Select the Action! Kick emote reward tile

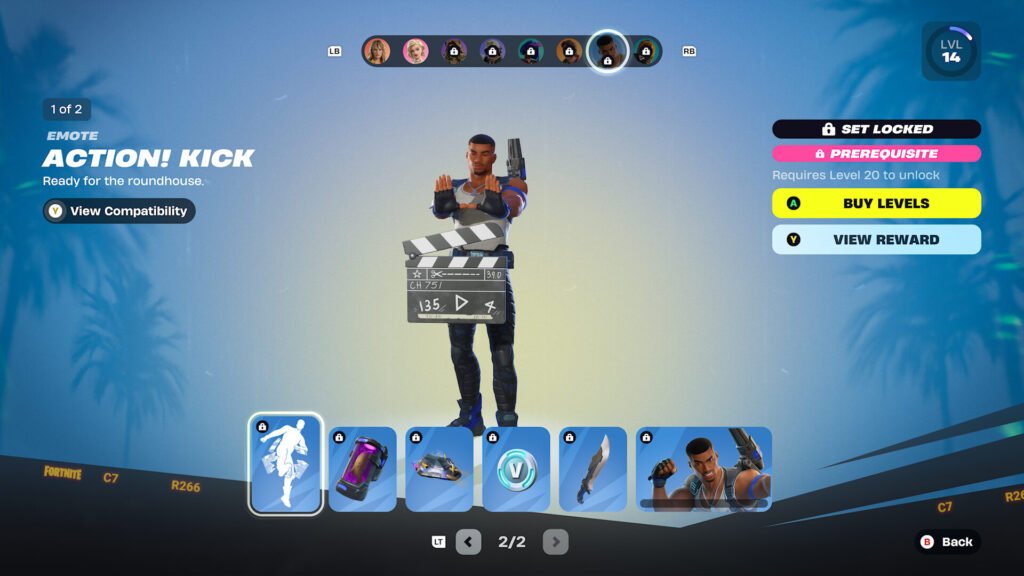pyautogui.click(x=285, y=464)
